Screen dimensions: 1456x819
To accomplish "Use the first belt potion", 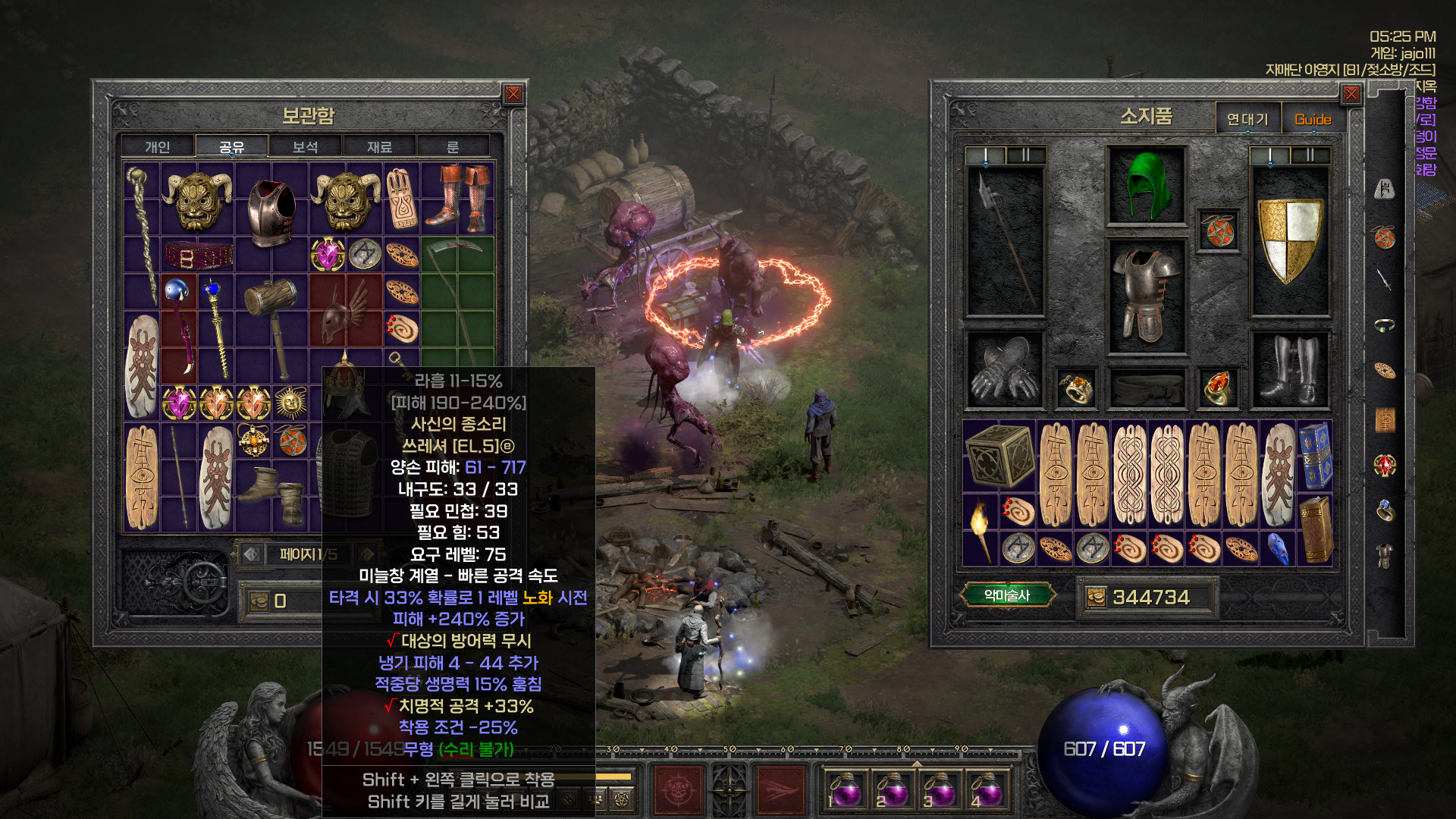I will [x=845, y=789].
